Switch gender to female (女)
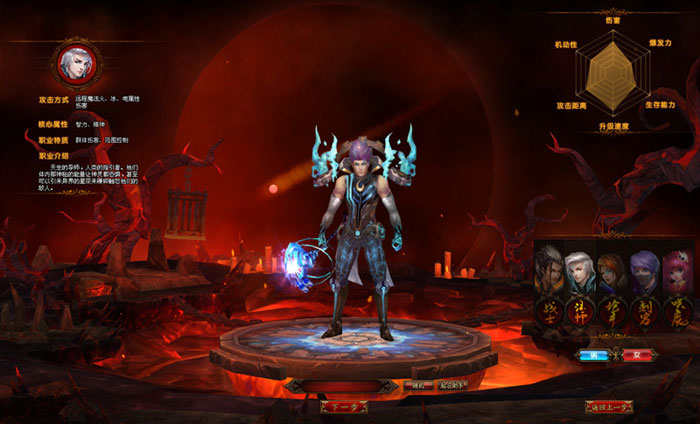 (636, 354)
